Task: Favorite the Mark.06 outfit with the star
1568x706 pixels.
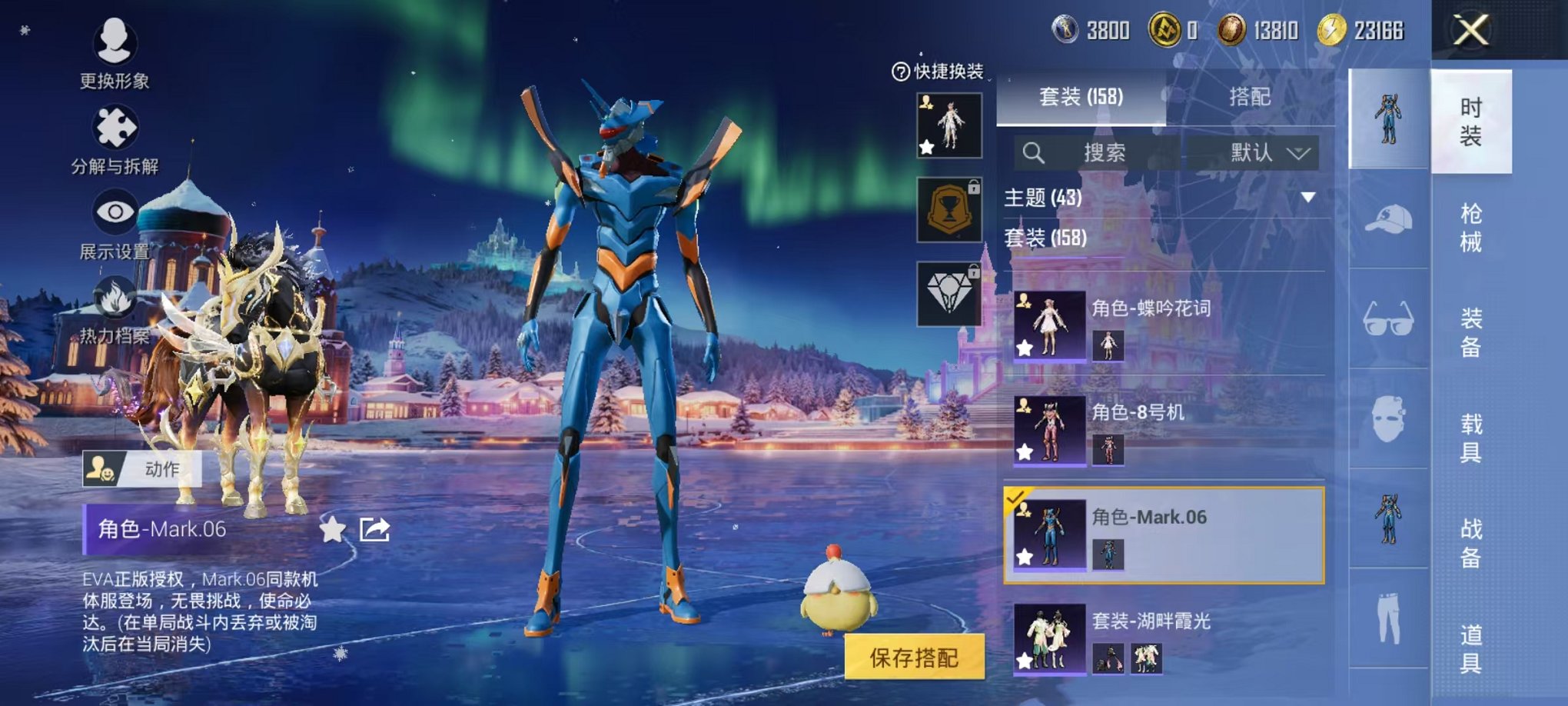Action: click(333, 529)
